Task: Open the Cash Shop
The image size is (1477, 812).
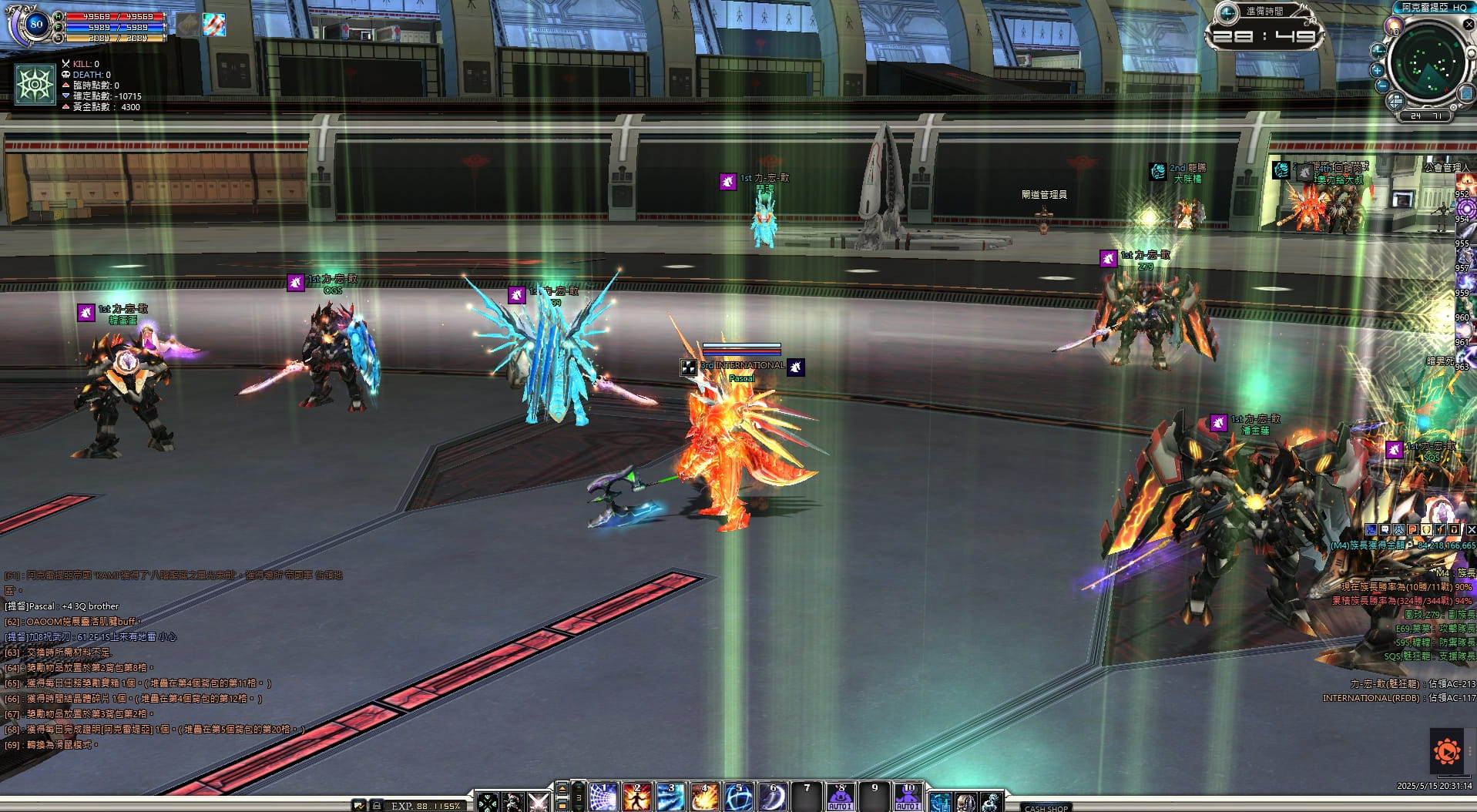Action: (x=1046, y=807)
